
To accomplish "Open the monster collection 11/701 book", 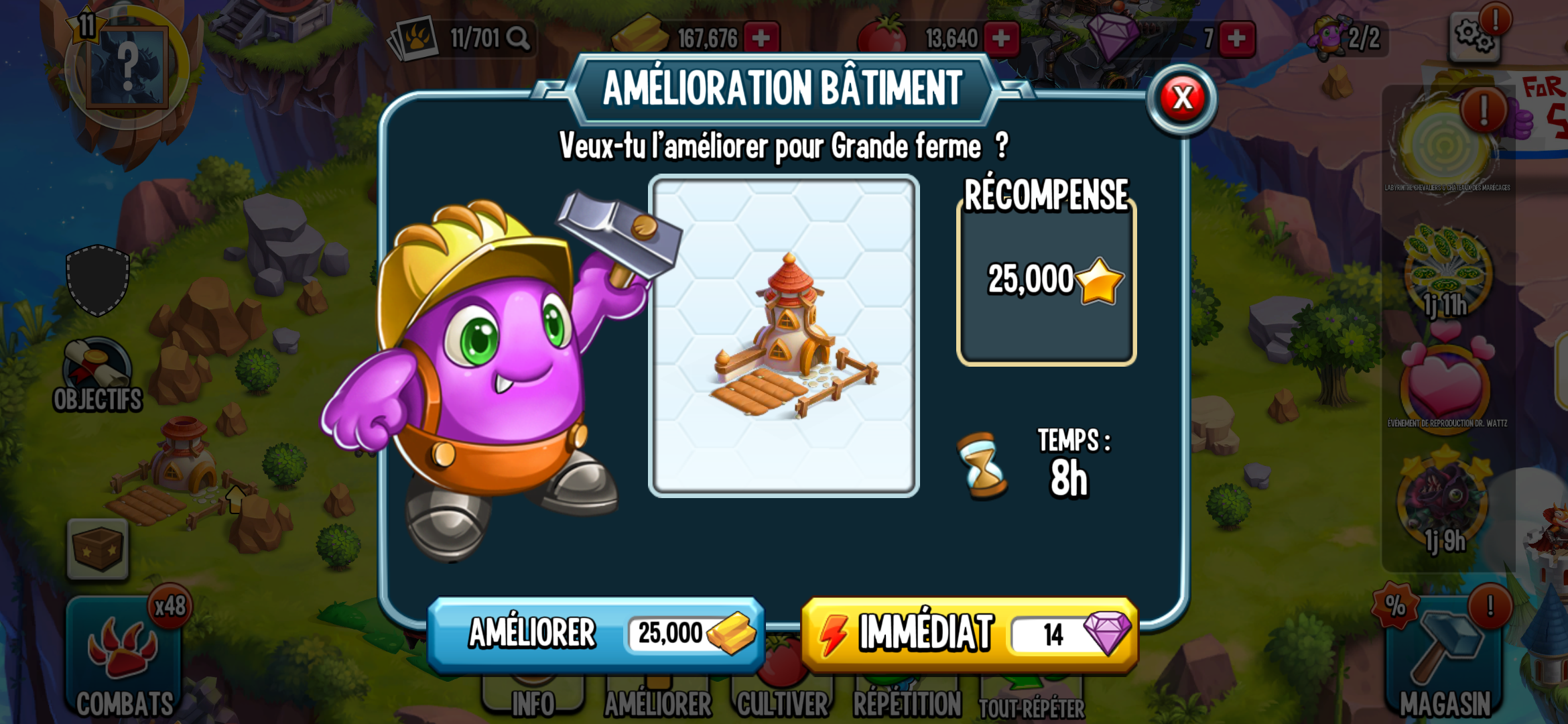I will tap(462, 38).
